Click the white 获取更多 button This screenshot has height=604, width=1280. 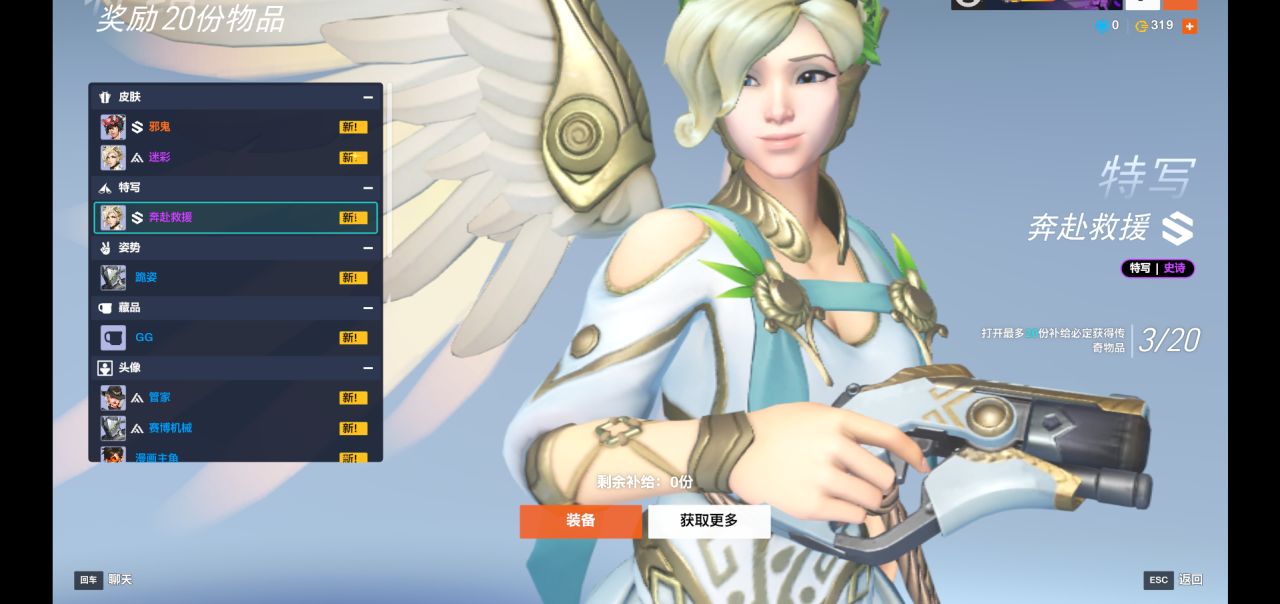(709, 521)
